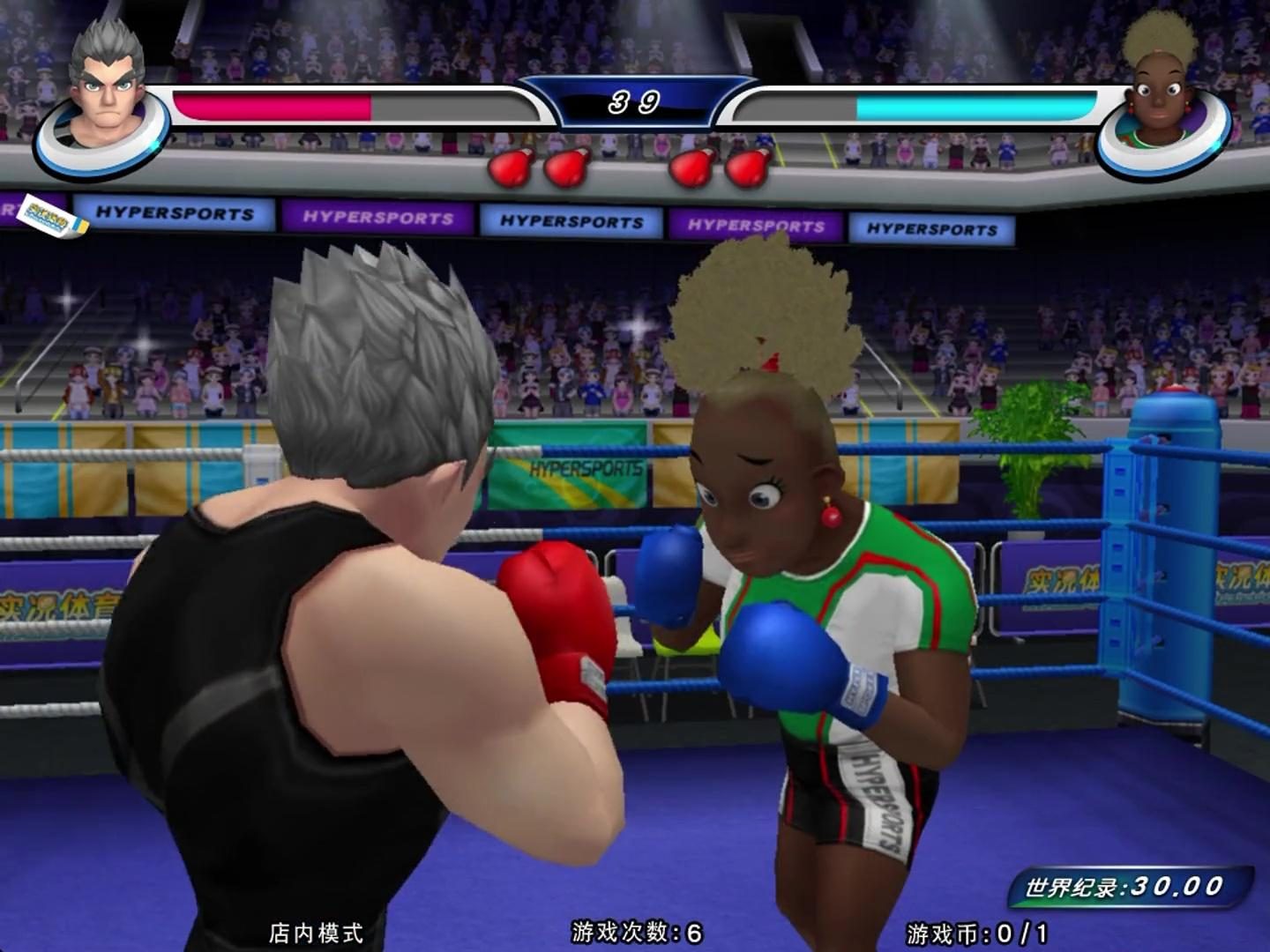Image resolution: width=1270 pixels, height=952 pixels.
Task: Click the tilted item card near the banner
Action: coord(55,218)
